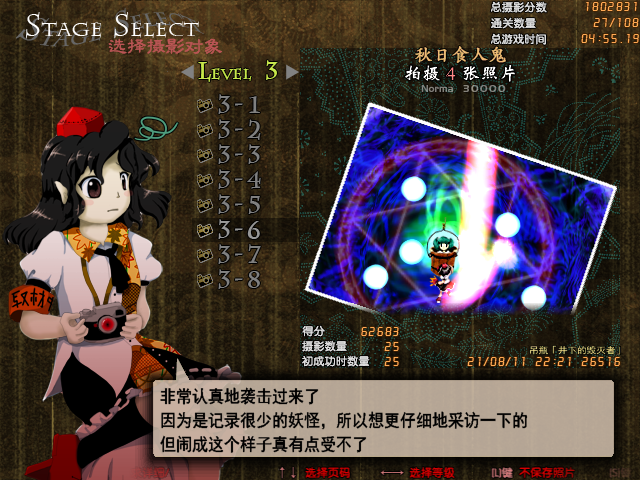Image resolution: width=640 pixels, height=480 pixels.
Task: Select stage 3-8 at the list bottom
Action: coord(237,280)
